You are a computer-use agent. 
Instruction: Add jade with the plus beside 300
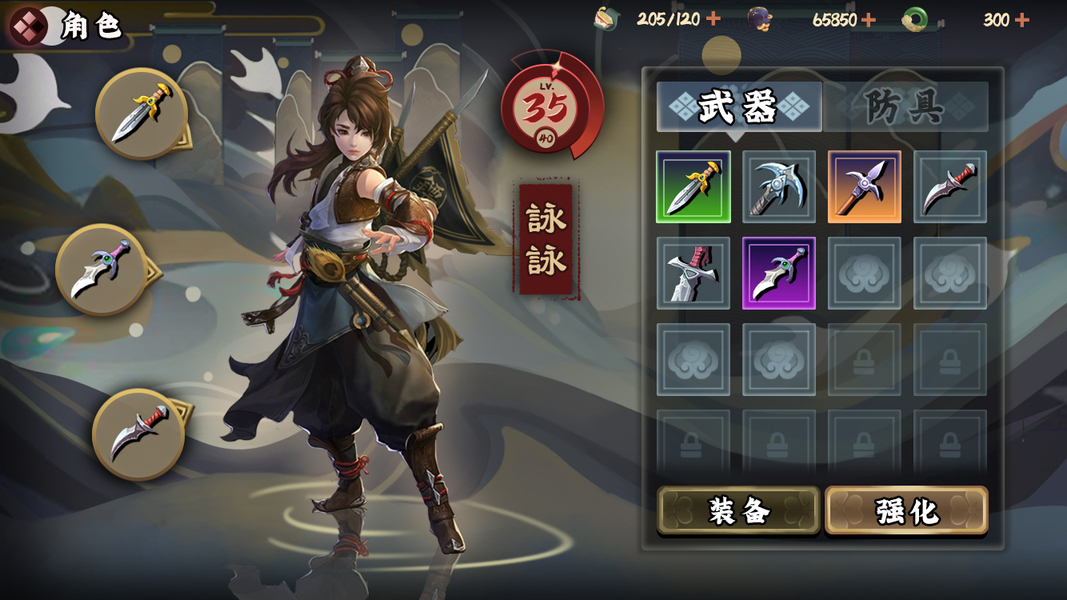[x=1021, y=19]
